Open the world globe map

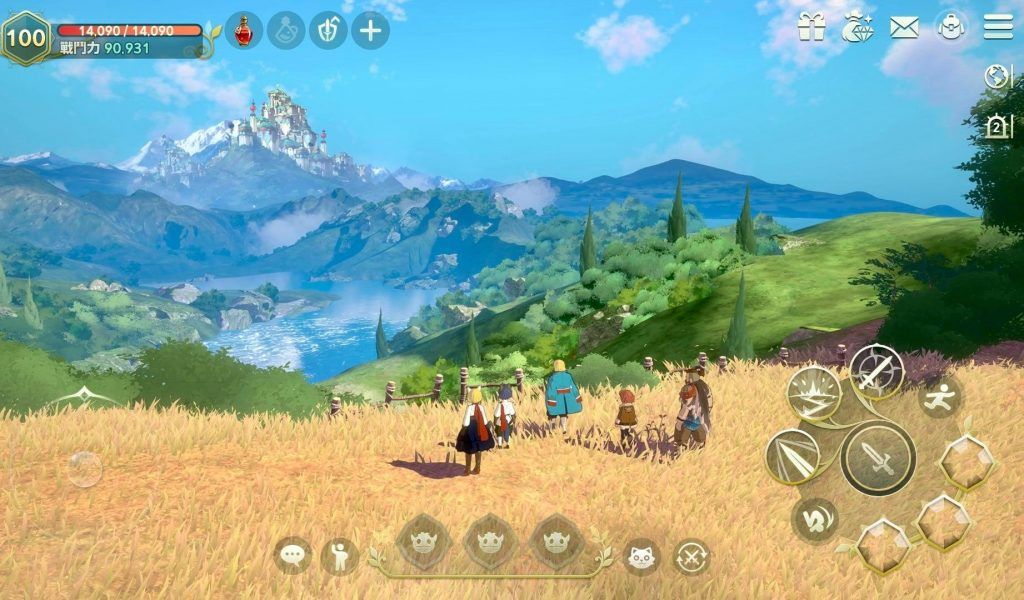tap(998, 77)
